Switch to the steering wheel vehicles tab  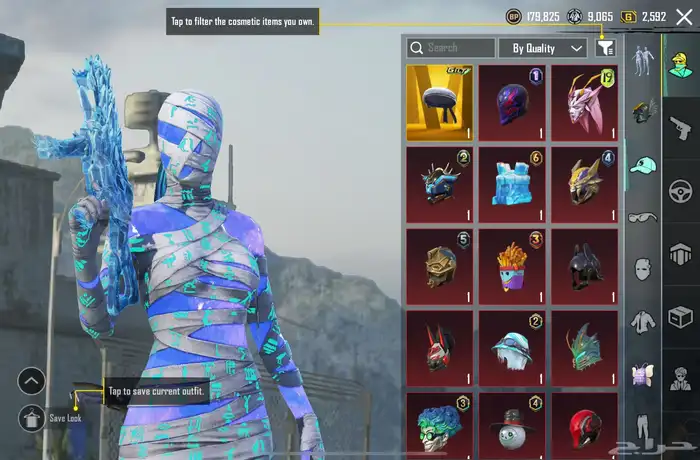(x=681, y=191)
